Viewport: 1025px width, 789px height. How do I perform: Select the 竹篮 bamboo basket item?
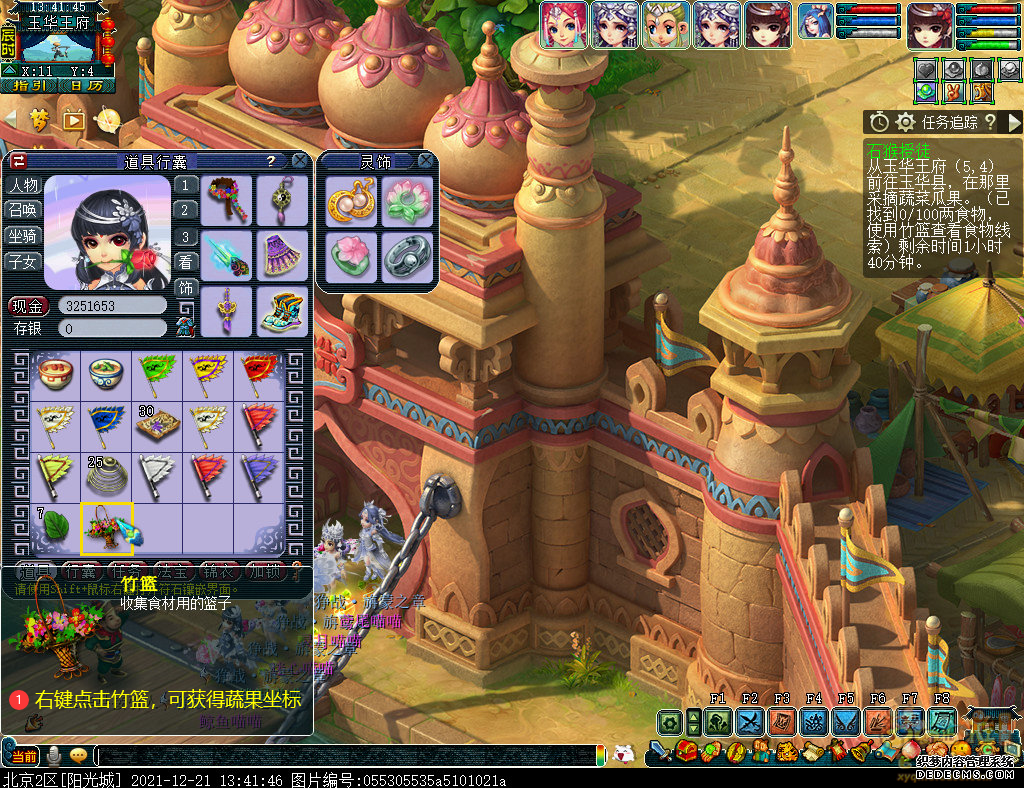click(107, 528)
